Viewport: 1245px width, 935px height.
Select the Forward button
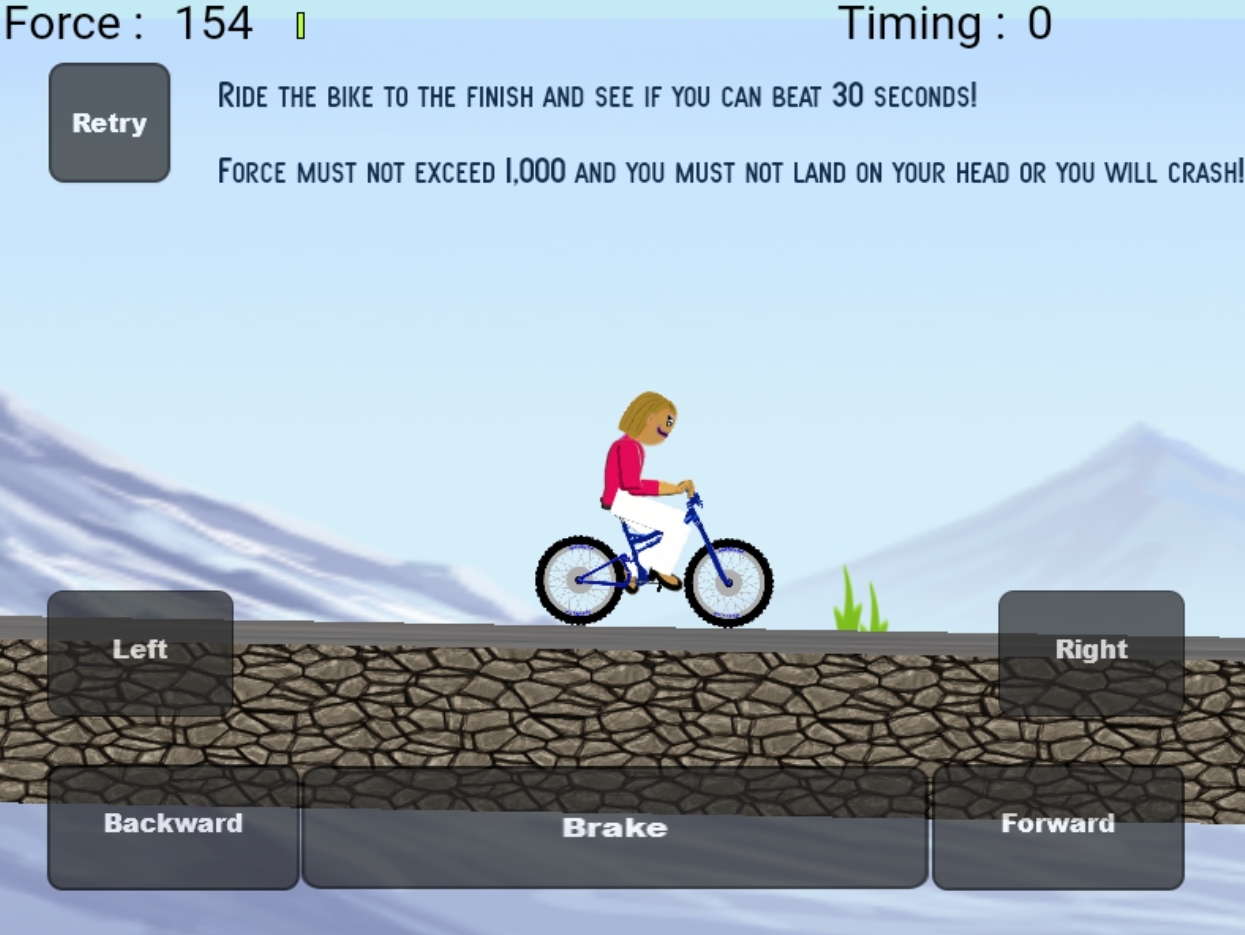[1058, 827]
